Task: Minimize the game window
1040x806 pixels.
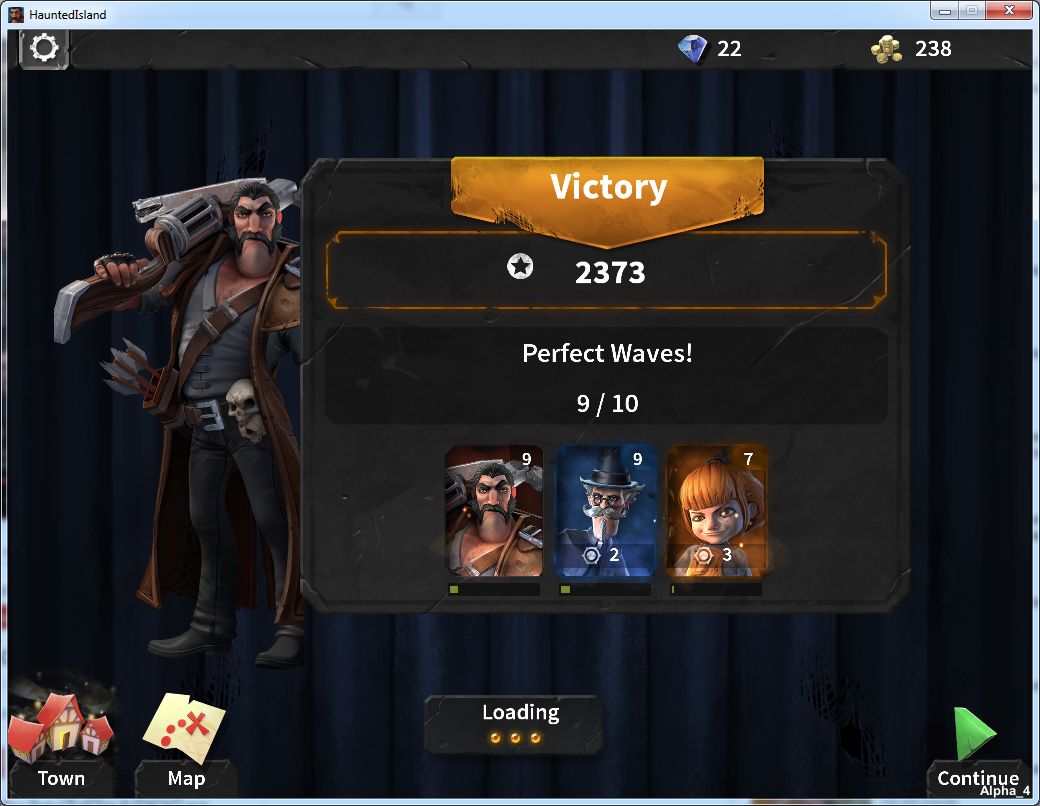Action: 945,11
